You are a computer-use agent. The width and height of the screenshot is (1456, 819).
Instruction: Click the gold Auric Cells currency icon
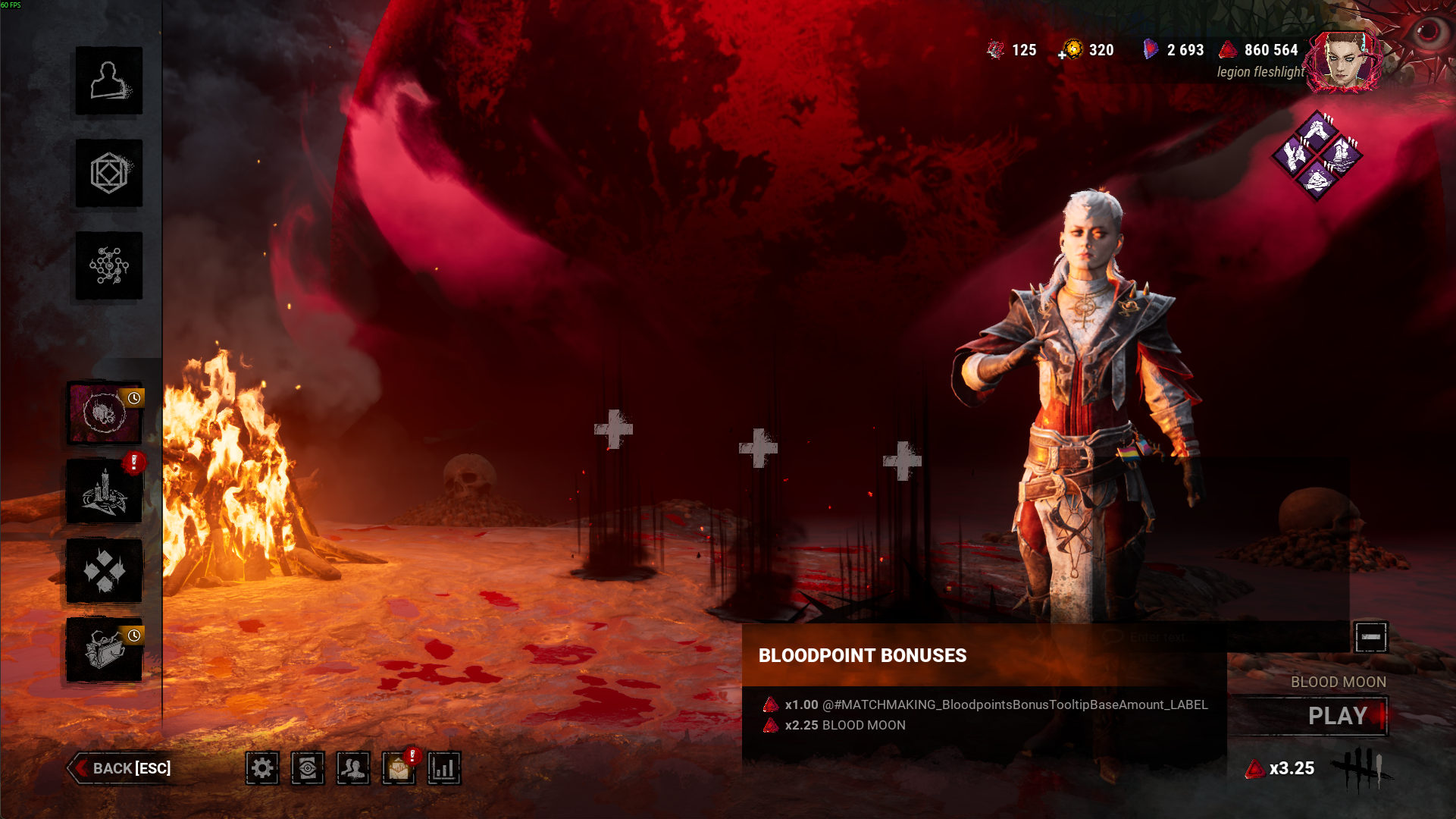click(x=1072, y=50)
